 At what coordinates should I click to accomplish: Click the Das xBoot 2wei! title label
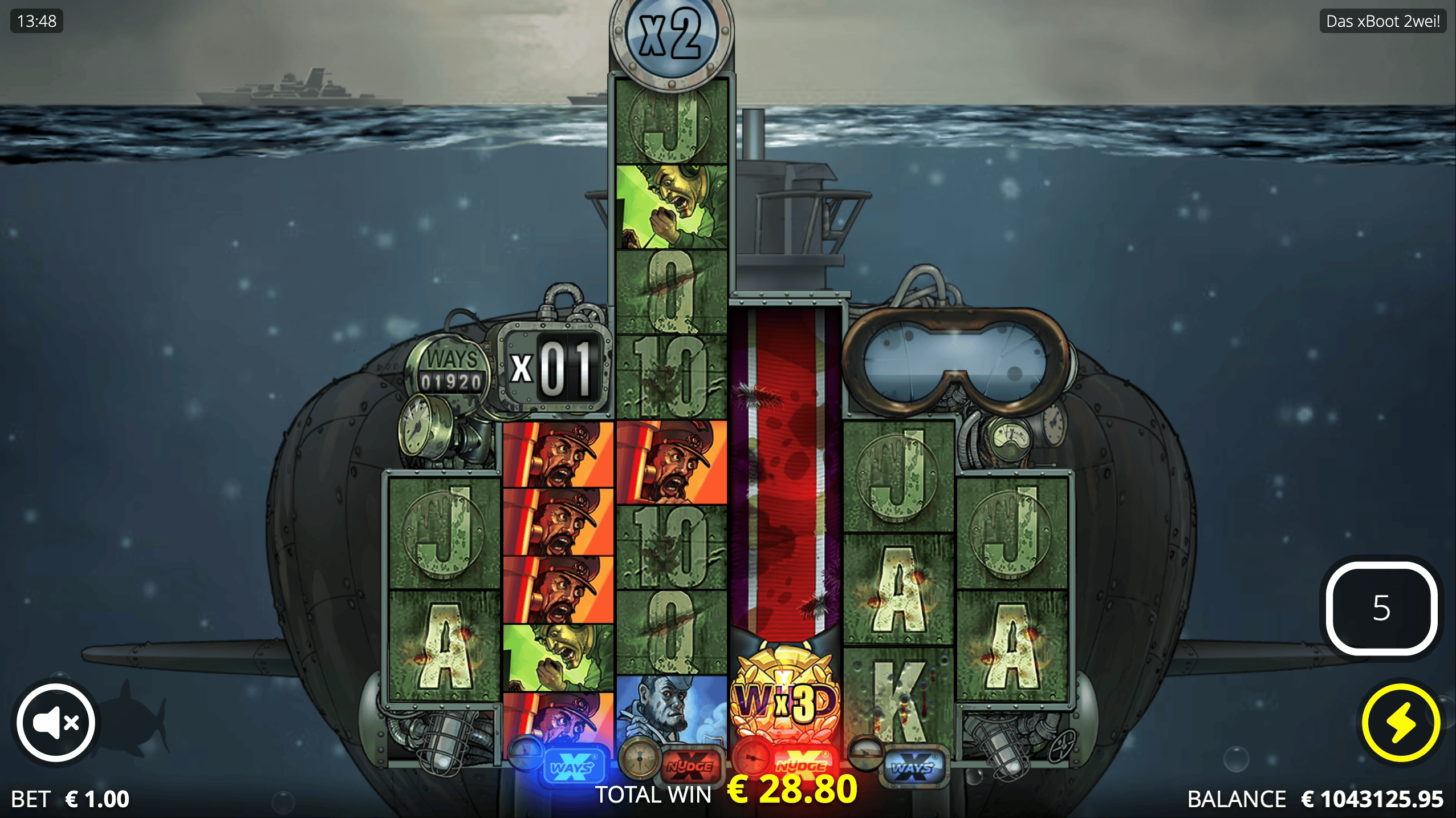[x=1383, y=22]
